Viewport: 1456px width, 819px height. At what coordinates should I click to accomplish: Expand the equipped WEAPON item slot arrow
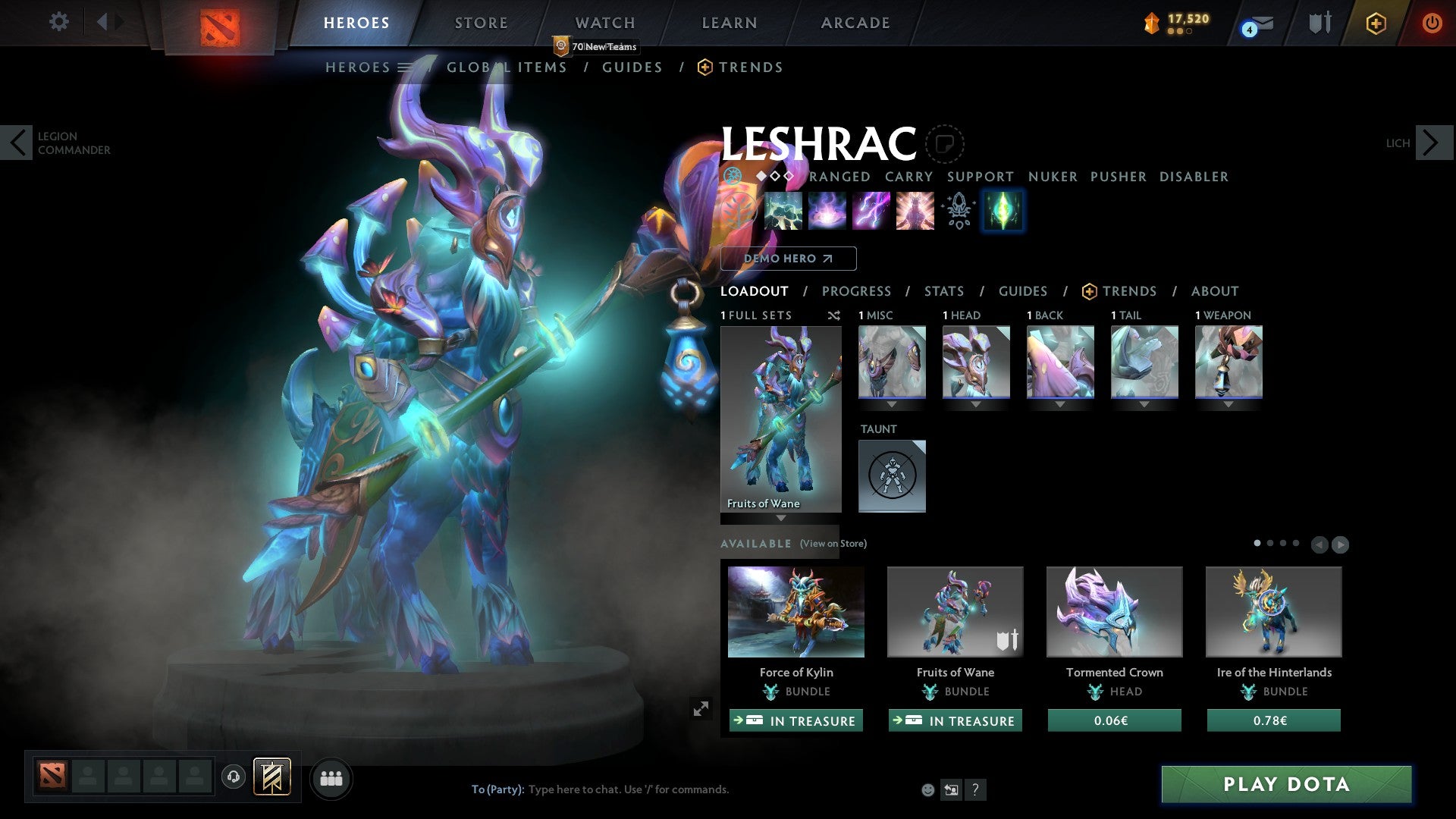tap(1228, 404)
